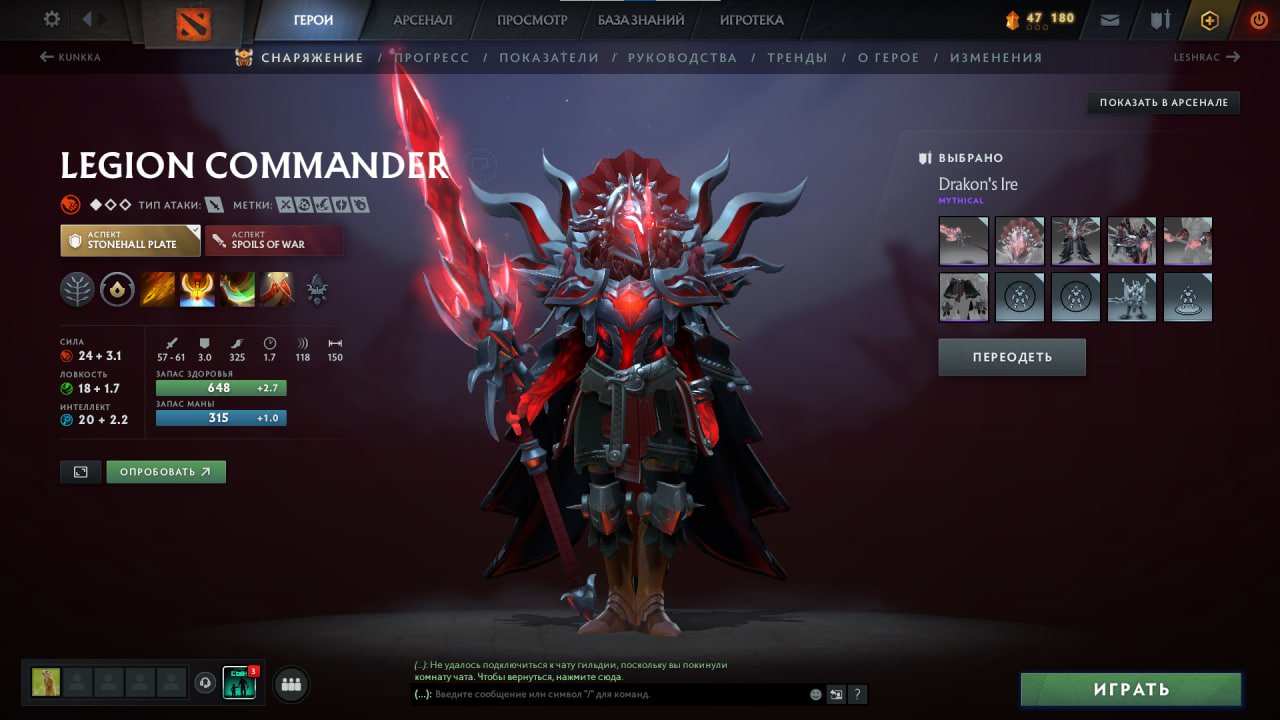Open the talent tree branch icon
1280x720 pixels.
tap(78, 290)
